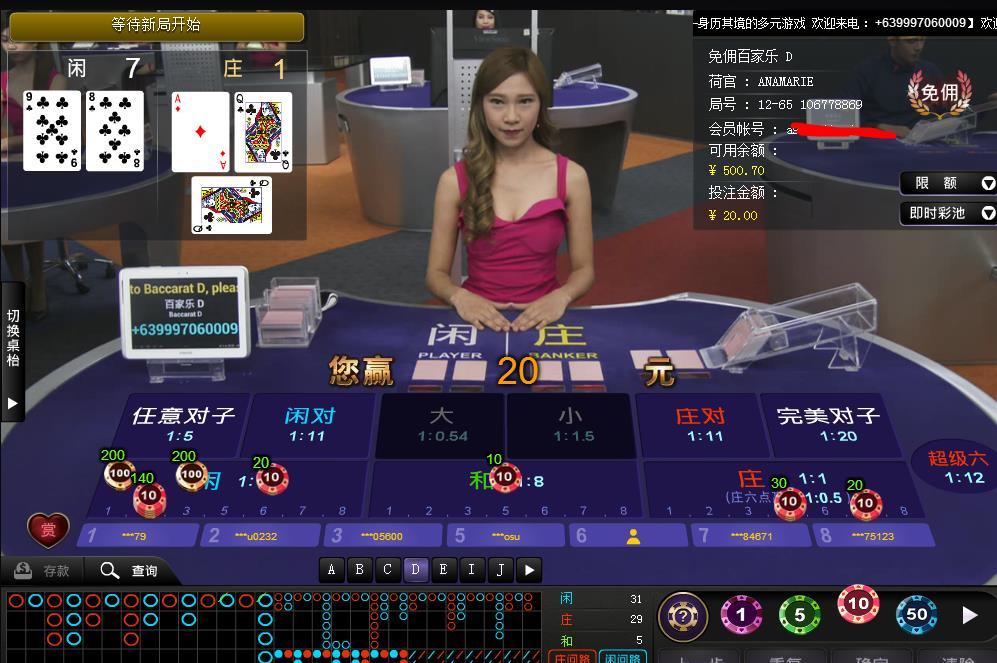Bet on the 小 (small) area
Screen dimensions: 997x663
[570, 424]
